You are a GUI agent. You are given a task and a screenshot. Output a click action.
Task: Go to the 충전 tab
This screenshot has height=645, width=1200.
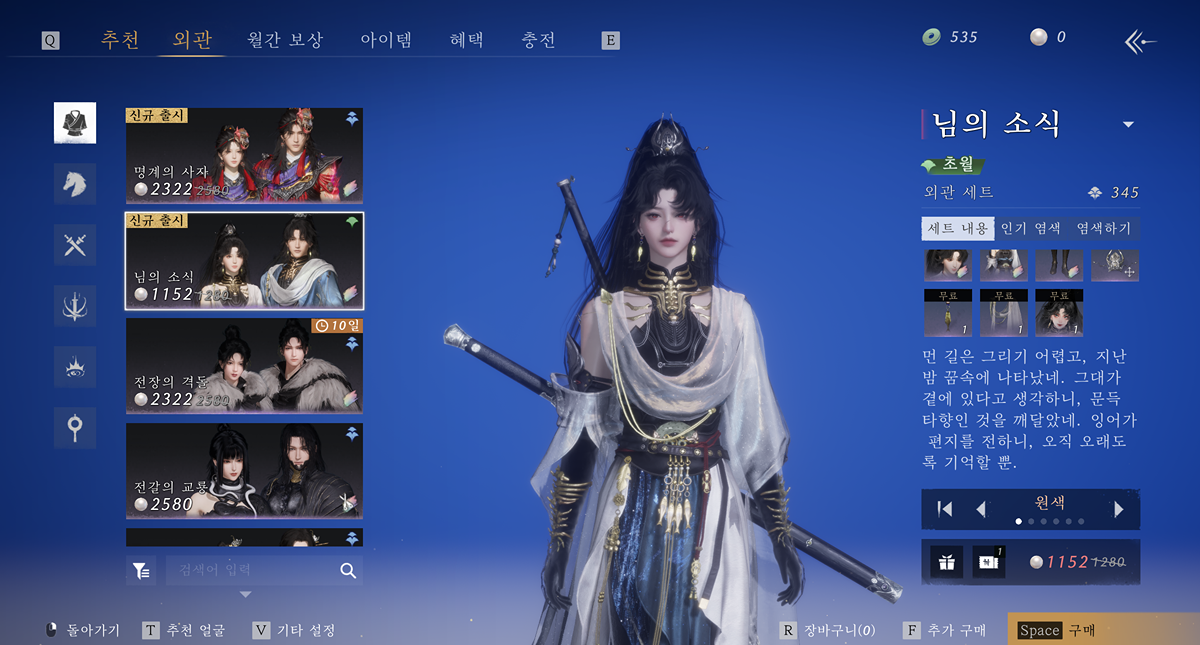click(538, 40)
